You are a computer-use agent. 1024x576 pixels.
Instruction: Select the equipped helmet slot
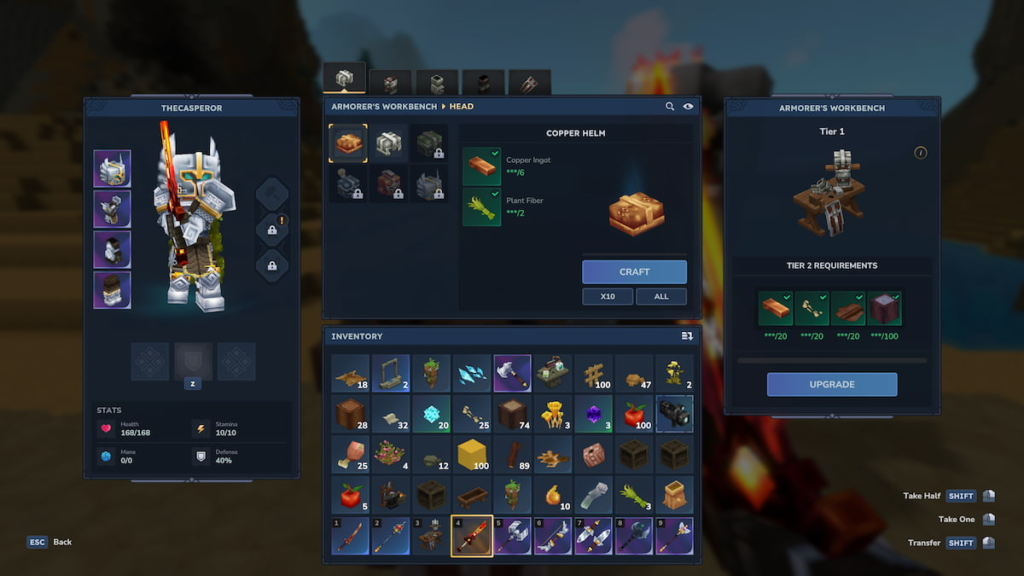pos(112,169)
